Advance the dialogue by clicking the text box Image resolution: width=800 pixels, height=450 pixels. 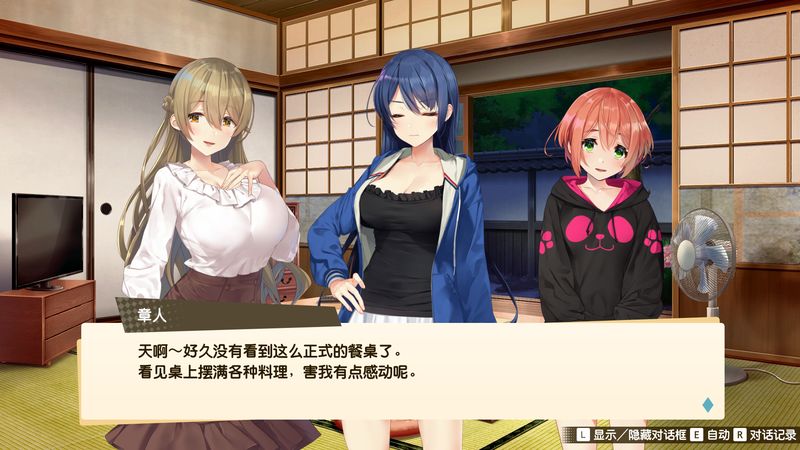point(400,370)
